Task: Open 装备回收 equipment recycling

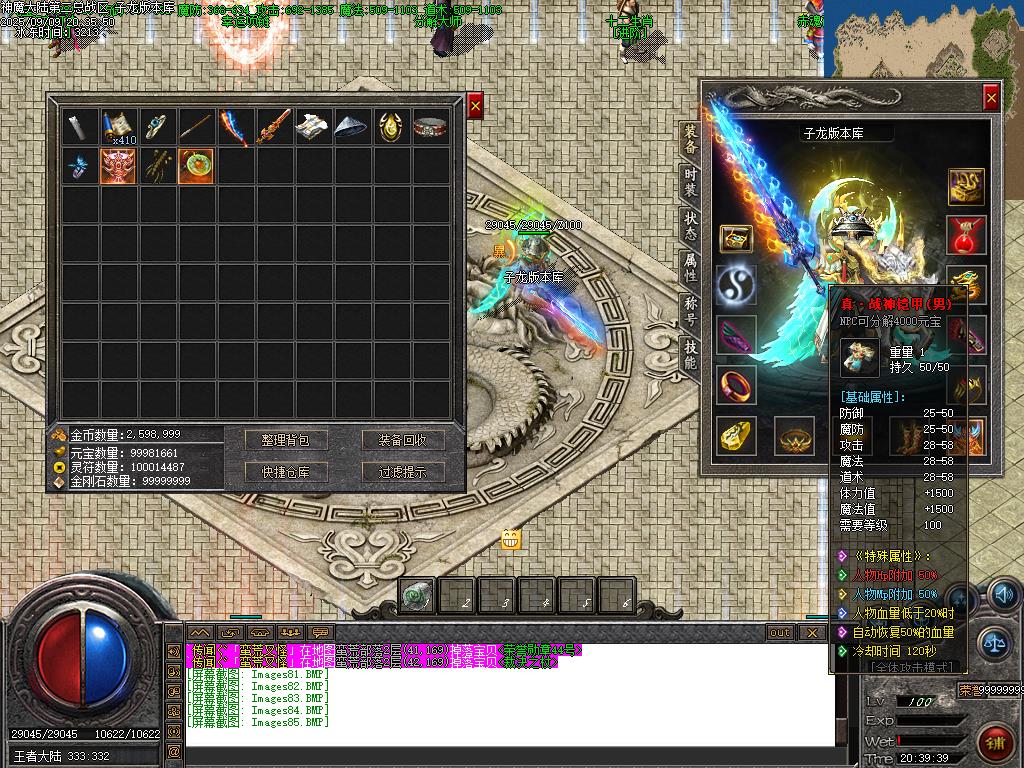Action: point(402,440)
